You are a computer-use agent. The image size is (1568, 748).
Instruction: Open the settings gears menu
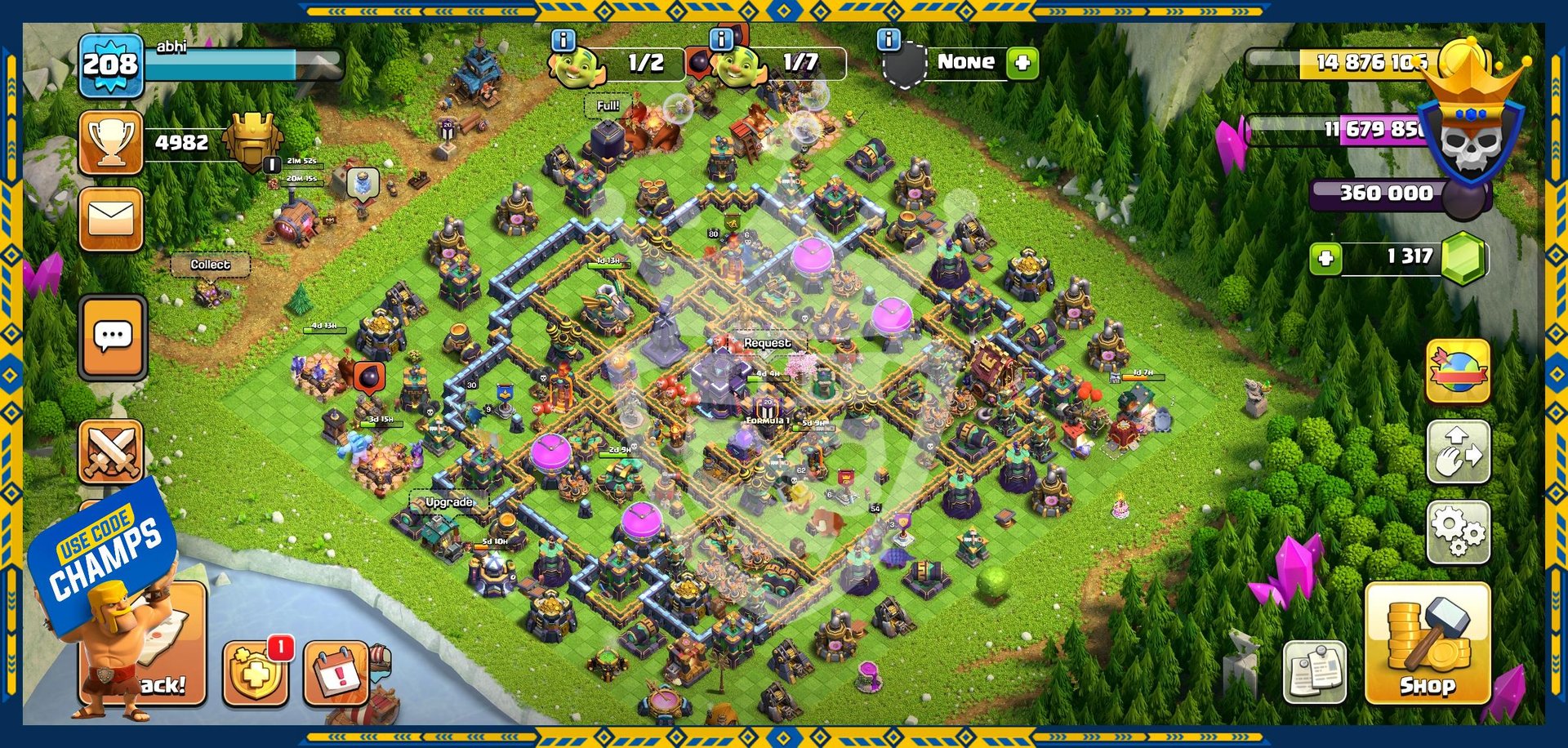point(1459,532)
